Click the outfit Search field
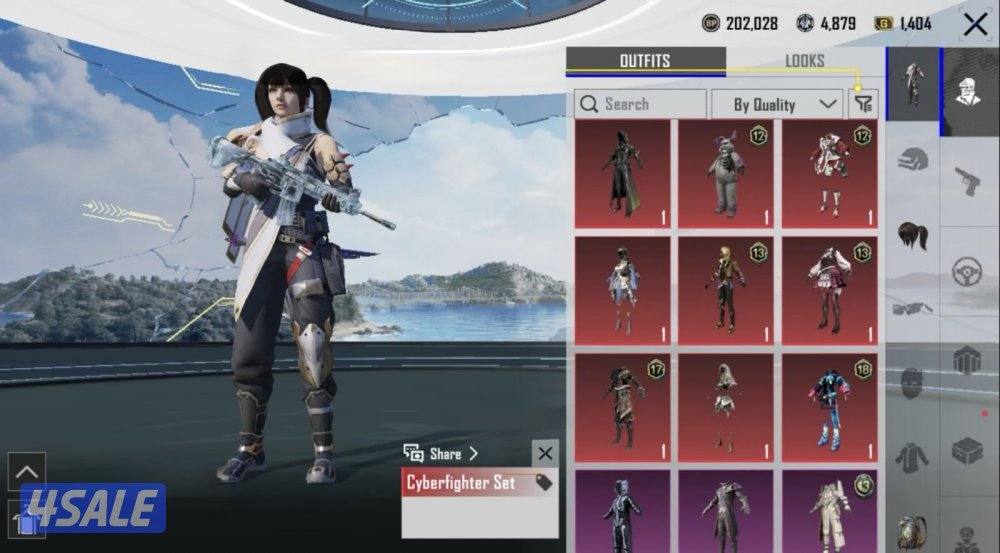The width and height of the screenshot is (1000, 553). coord(640,104)
